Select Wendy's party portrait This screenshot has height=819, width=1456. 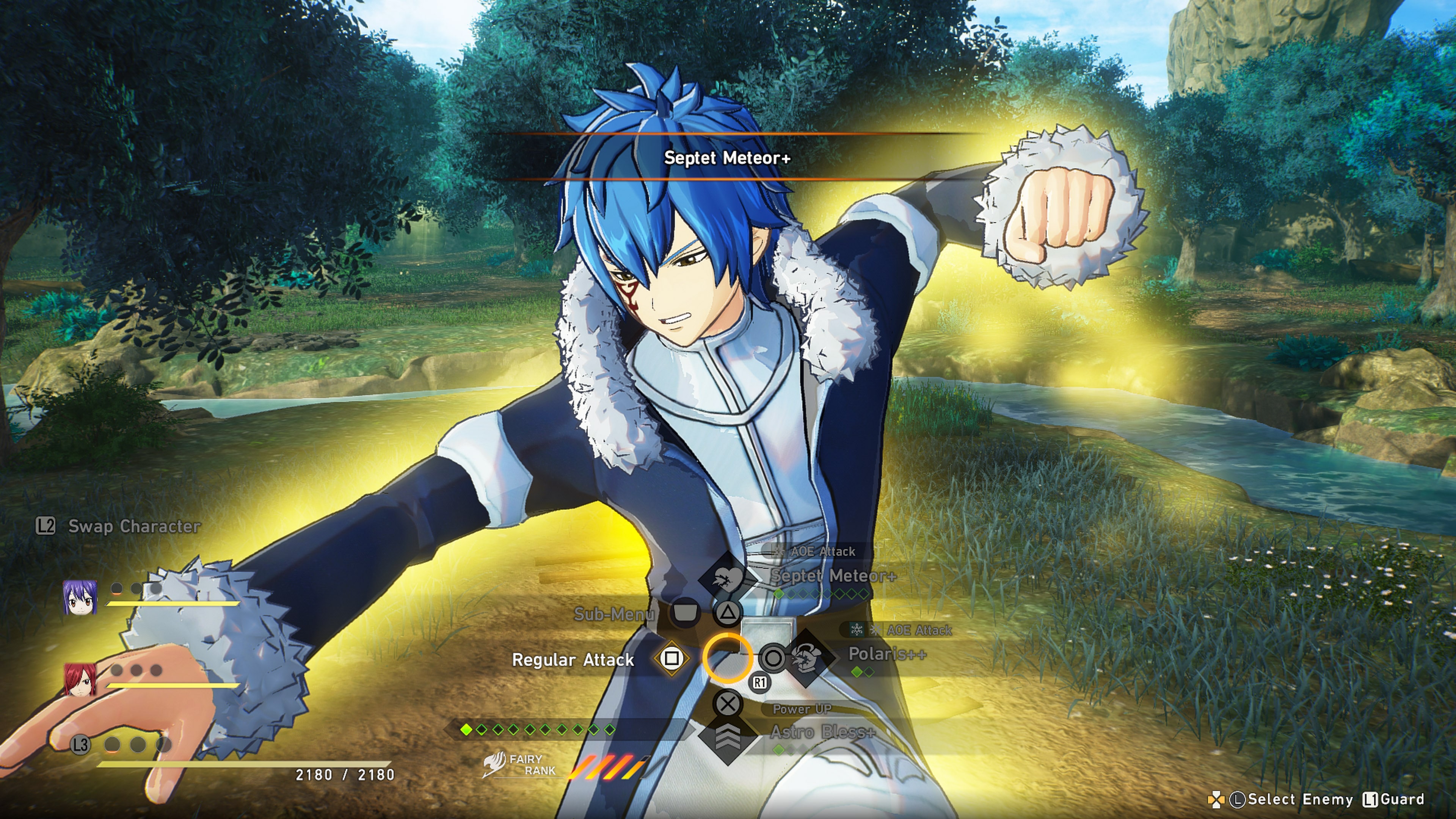[x=80, y=597]
